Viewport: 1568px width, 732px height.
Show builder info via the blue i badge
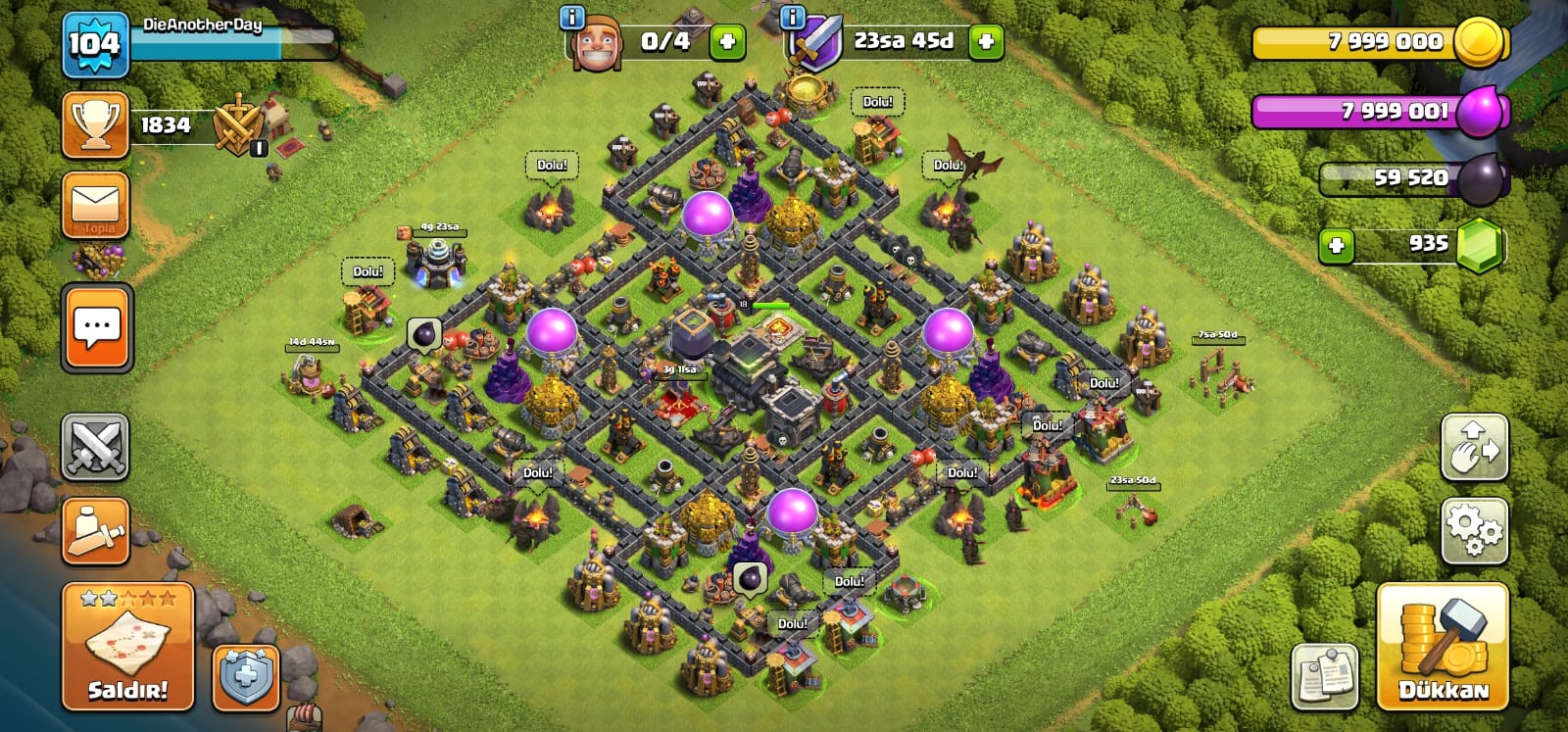571,18
